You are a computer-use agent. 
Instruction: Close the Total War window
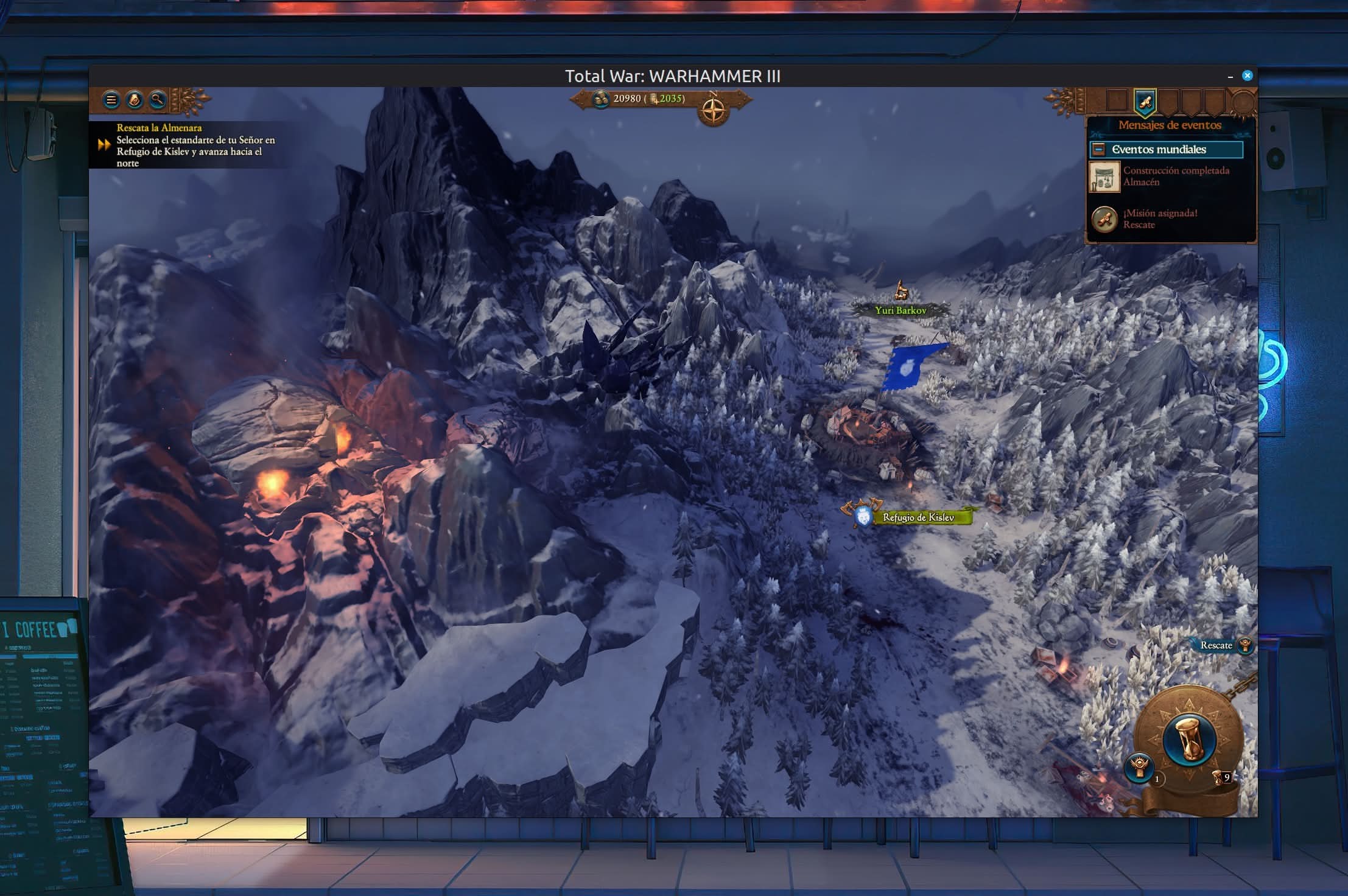1248,75
